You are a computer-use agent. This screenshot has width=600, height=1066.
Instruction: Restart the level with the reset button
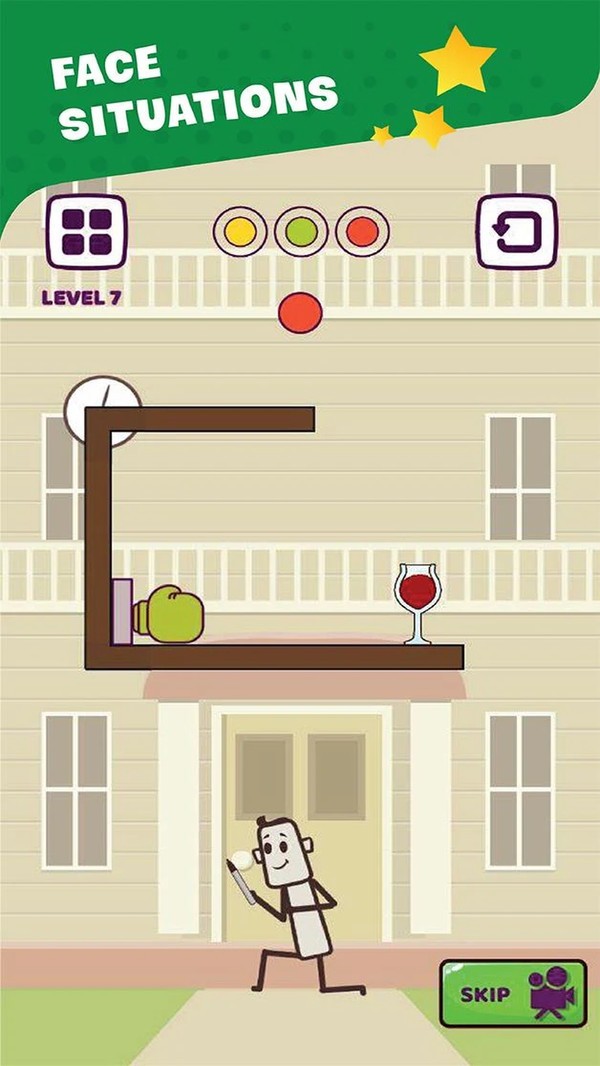tap(516, 232)
